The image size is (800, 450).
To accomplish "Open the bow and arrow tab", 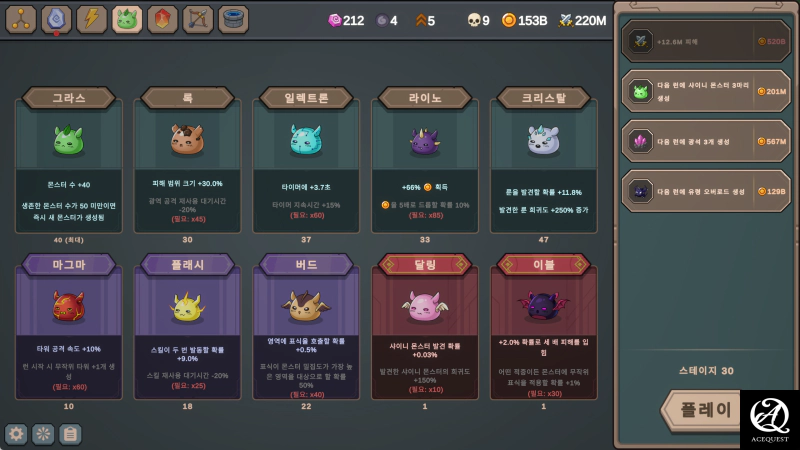I will click(x=197, y=19).
